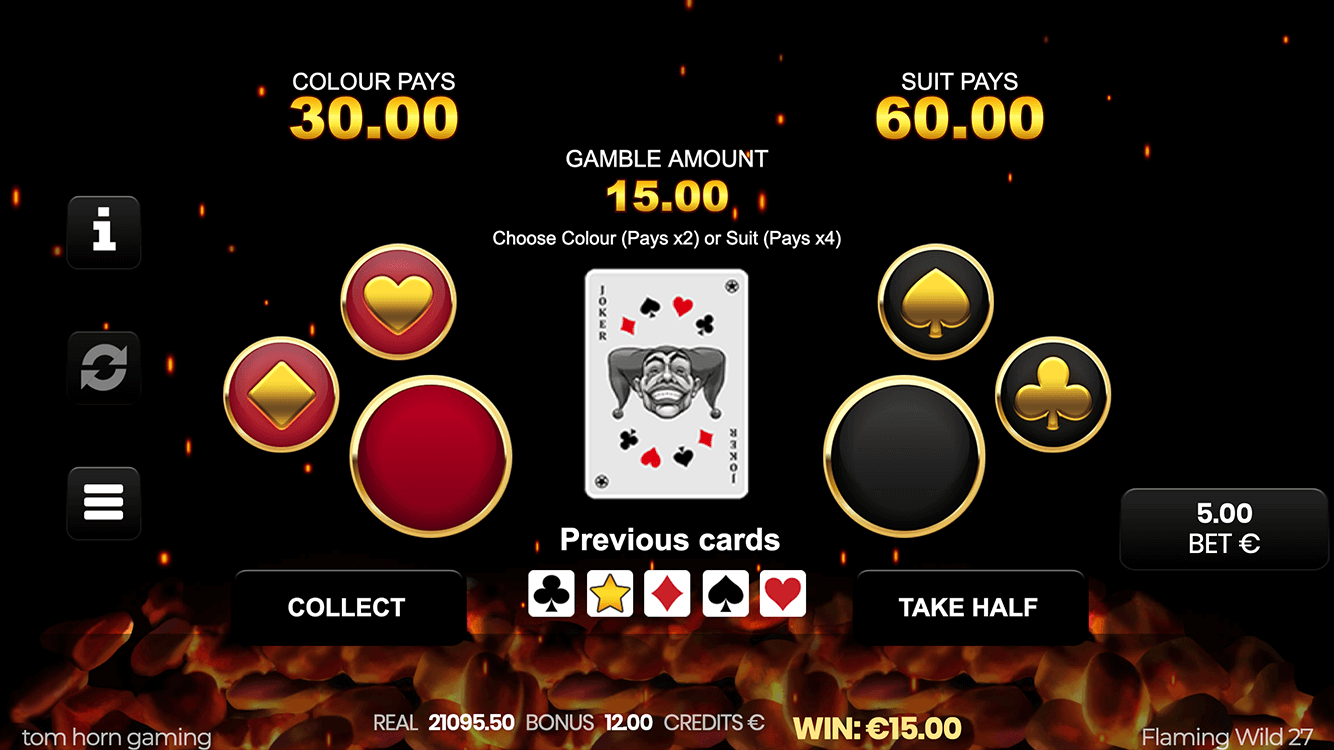Select the Clubs suit to gamble

pyautogui.click(x=1053, y=394)
